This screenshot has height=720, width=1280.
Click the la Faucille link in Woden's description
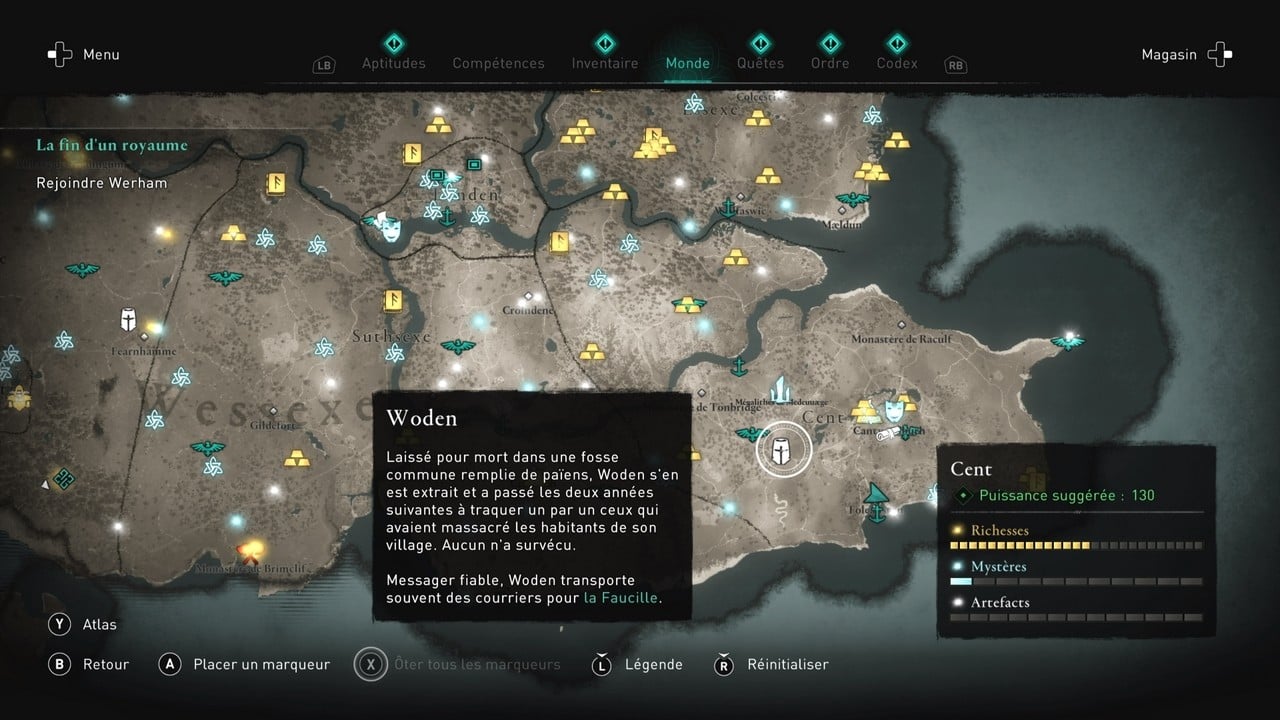click(x=620, y=597)
